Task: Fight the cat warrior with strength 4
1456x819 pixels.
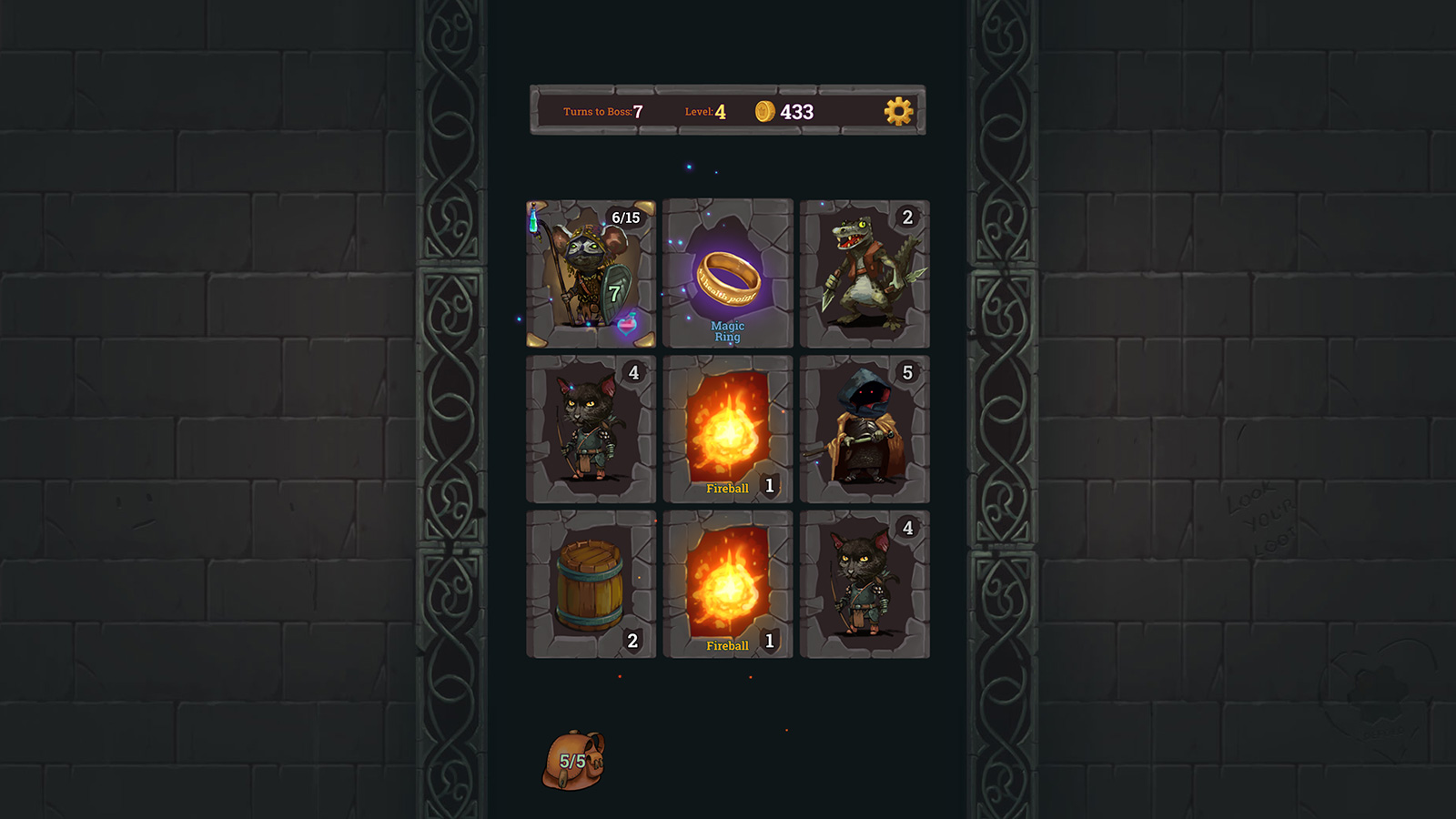Action: pos(590,428)
